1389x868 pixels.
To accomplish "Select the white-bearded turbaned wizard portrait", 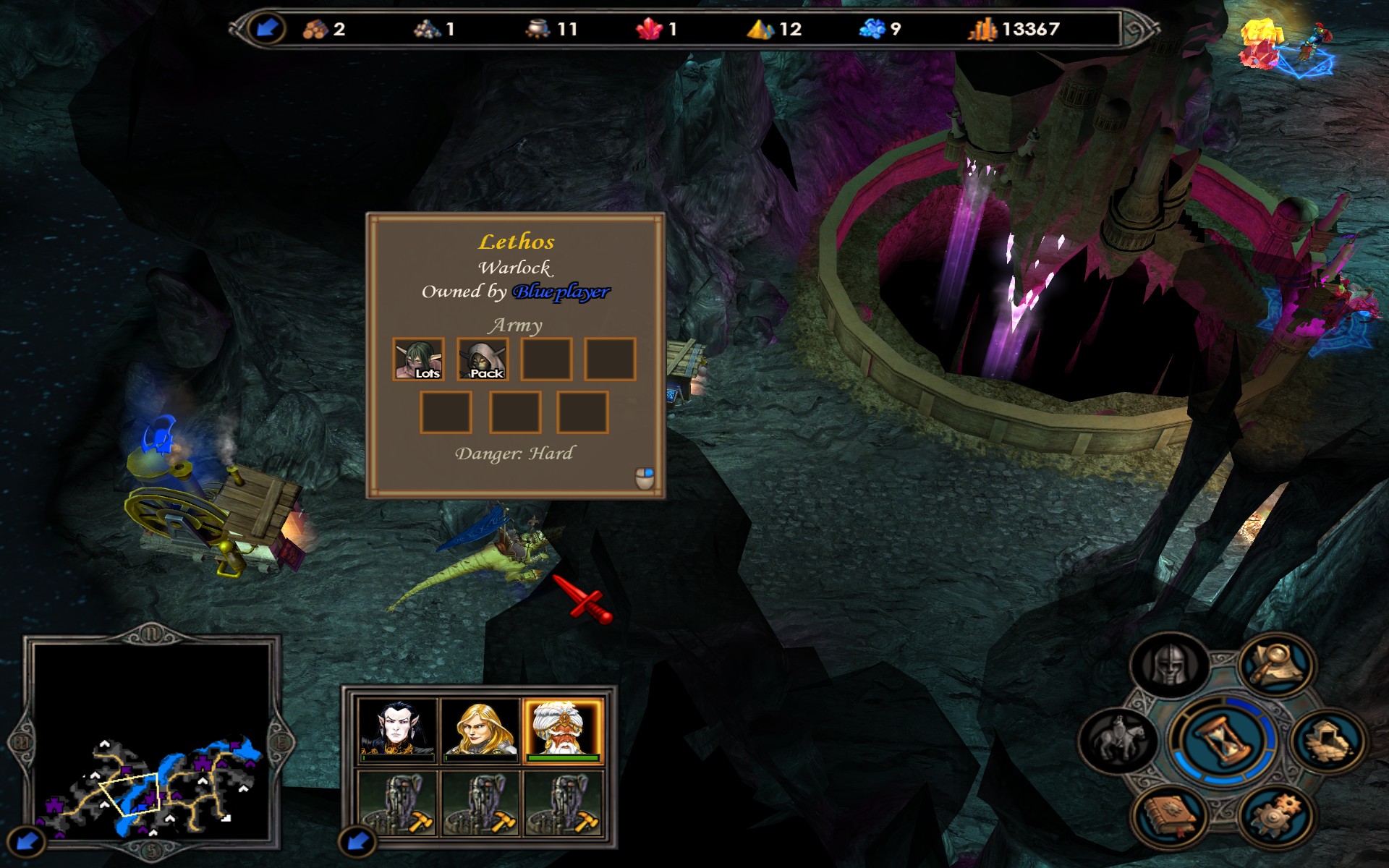I will tap(563, 729).
